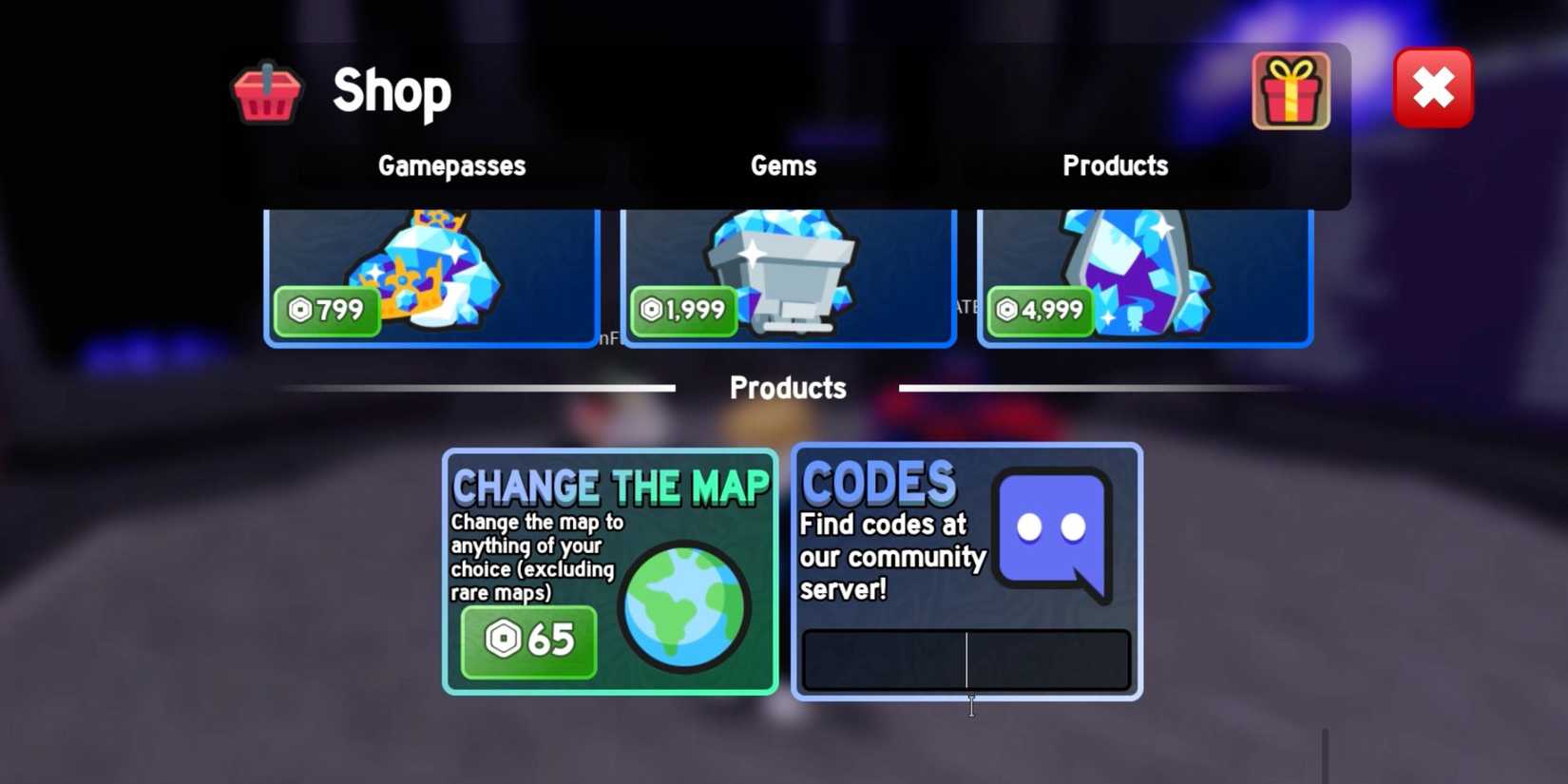Image resolution: width=1568 pixels, height=784 pixels.
Task: Buy the 1,999 Robux gem pack
Action: [683, 309]
